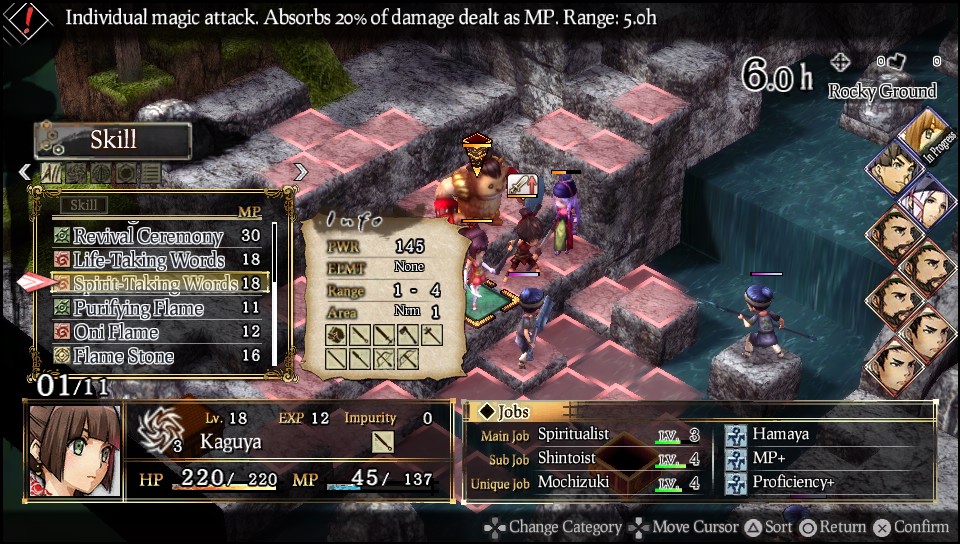Select the Flame Stone skill
The height and width of the screenshot is (544, 960).
point(123,356)
